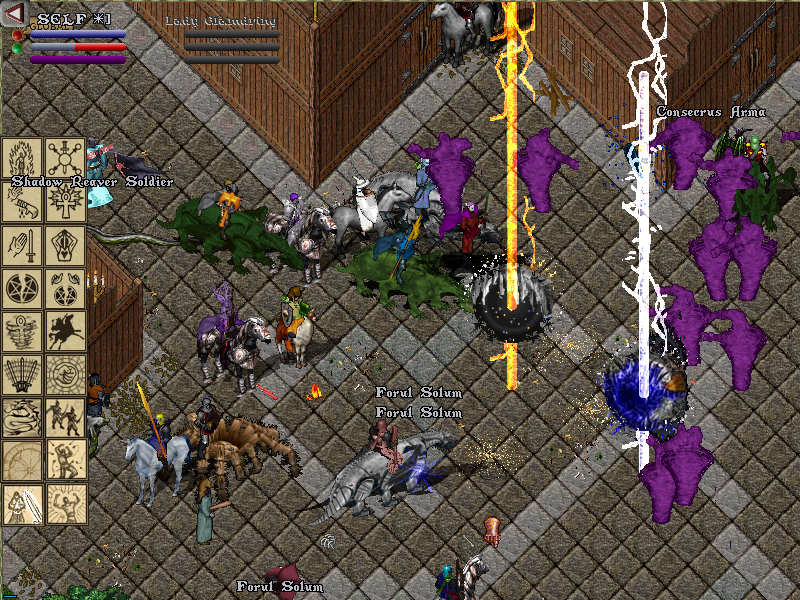This screenshot has height=600, width=800.
Task: Activate the radiant ankh spell
Action: pyautogui.click(x=65, y=200)
